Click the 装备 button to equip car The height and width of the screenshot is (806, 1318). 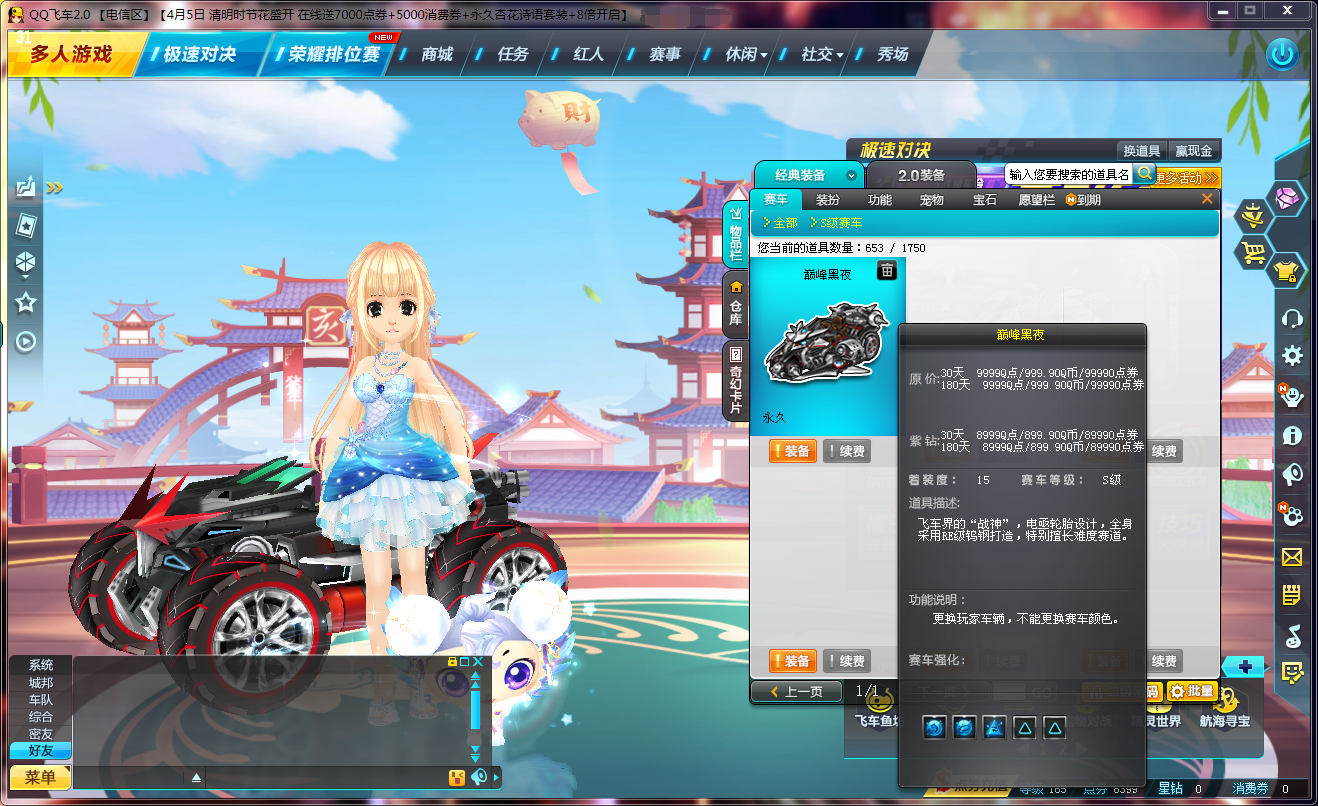click(x=792, y=451)
